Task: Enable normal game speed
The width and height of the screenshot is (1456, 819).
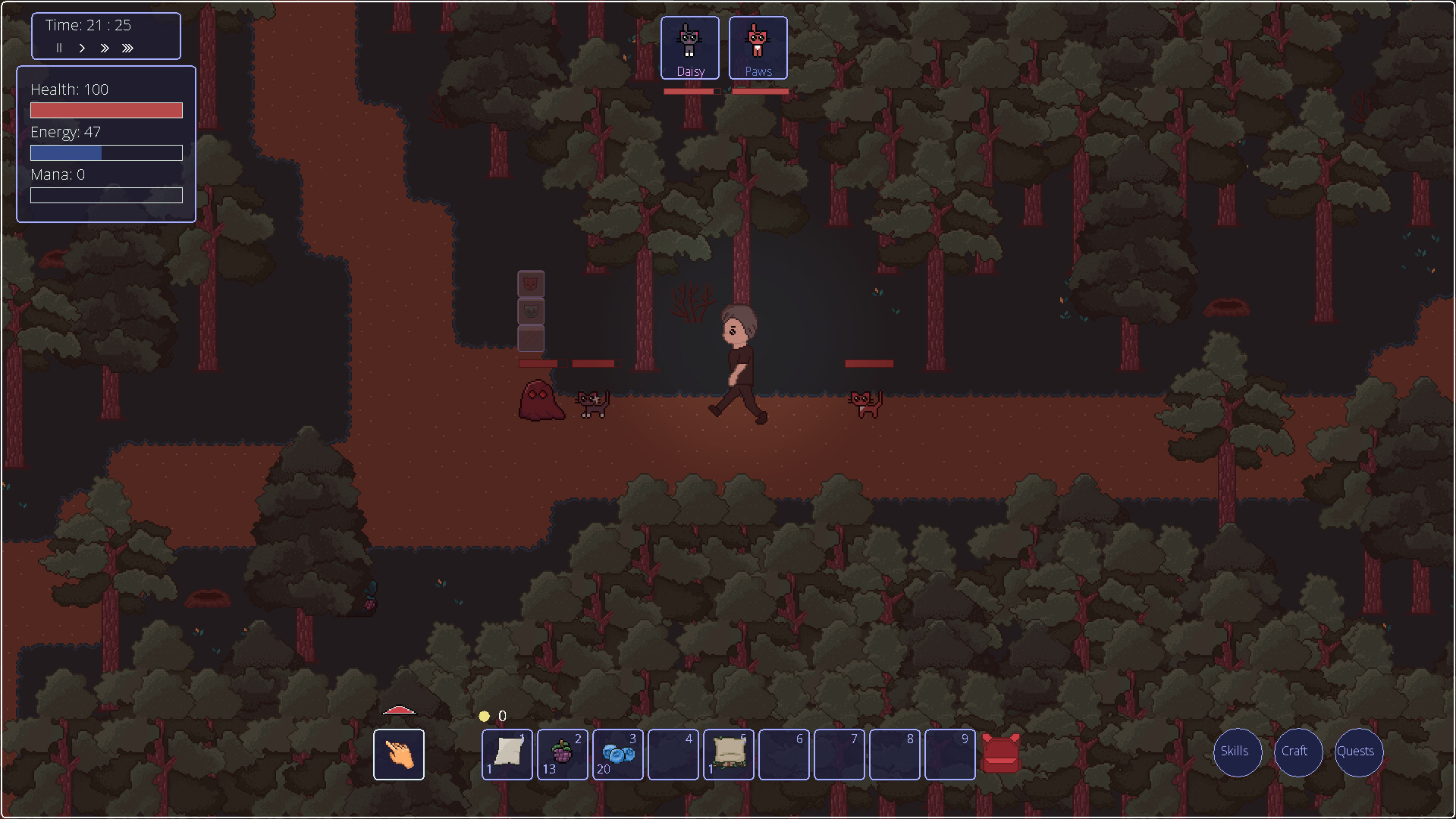Action: pos(82,48)
